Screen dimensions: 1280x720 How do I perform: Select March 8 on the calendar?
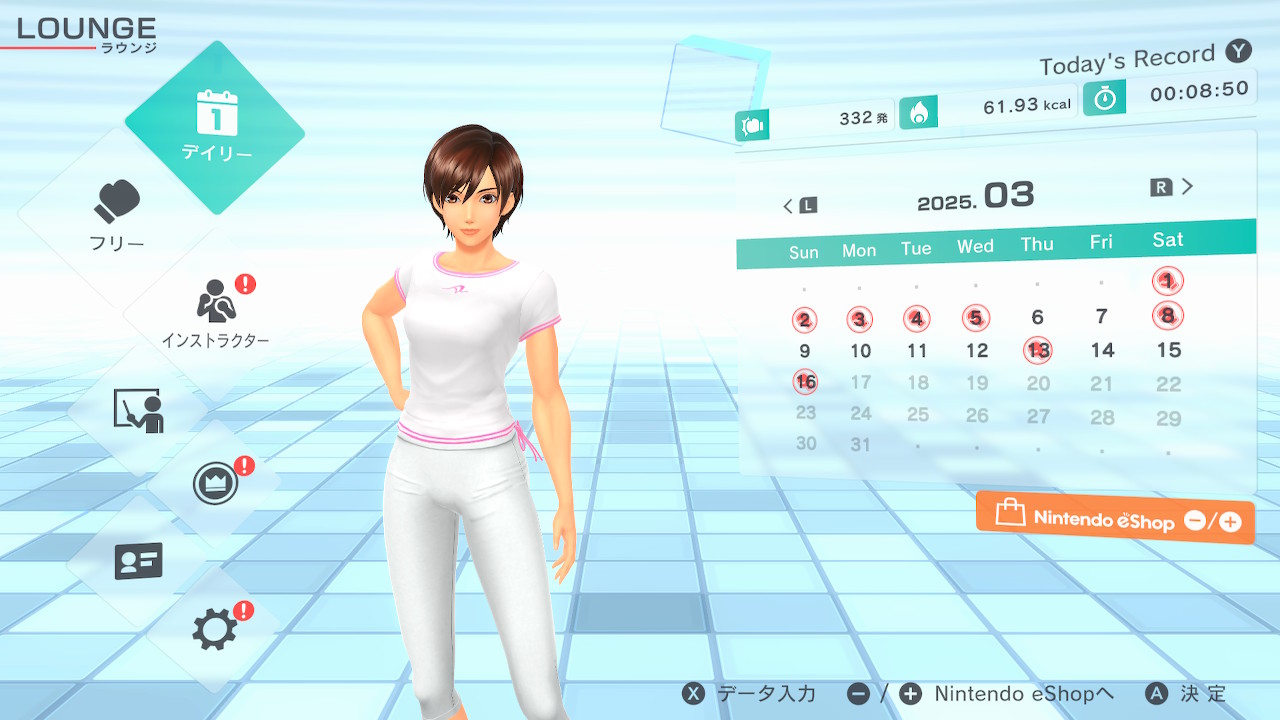(1167, 316)
